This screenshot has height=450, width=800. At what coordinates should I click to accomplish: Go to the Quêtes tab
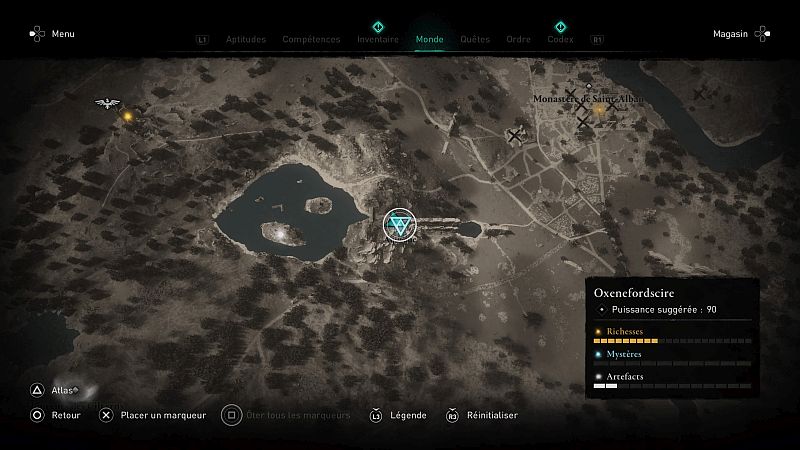(475, 40)
